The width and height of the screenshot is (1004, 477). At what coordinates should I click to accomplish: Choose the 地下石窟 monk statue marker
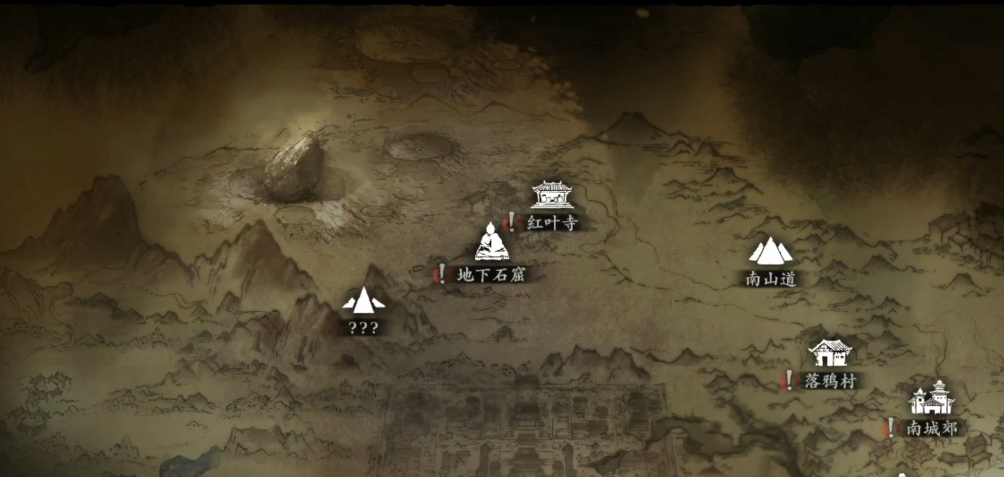(x=491, y=242)
